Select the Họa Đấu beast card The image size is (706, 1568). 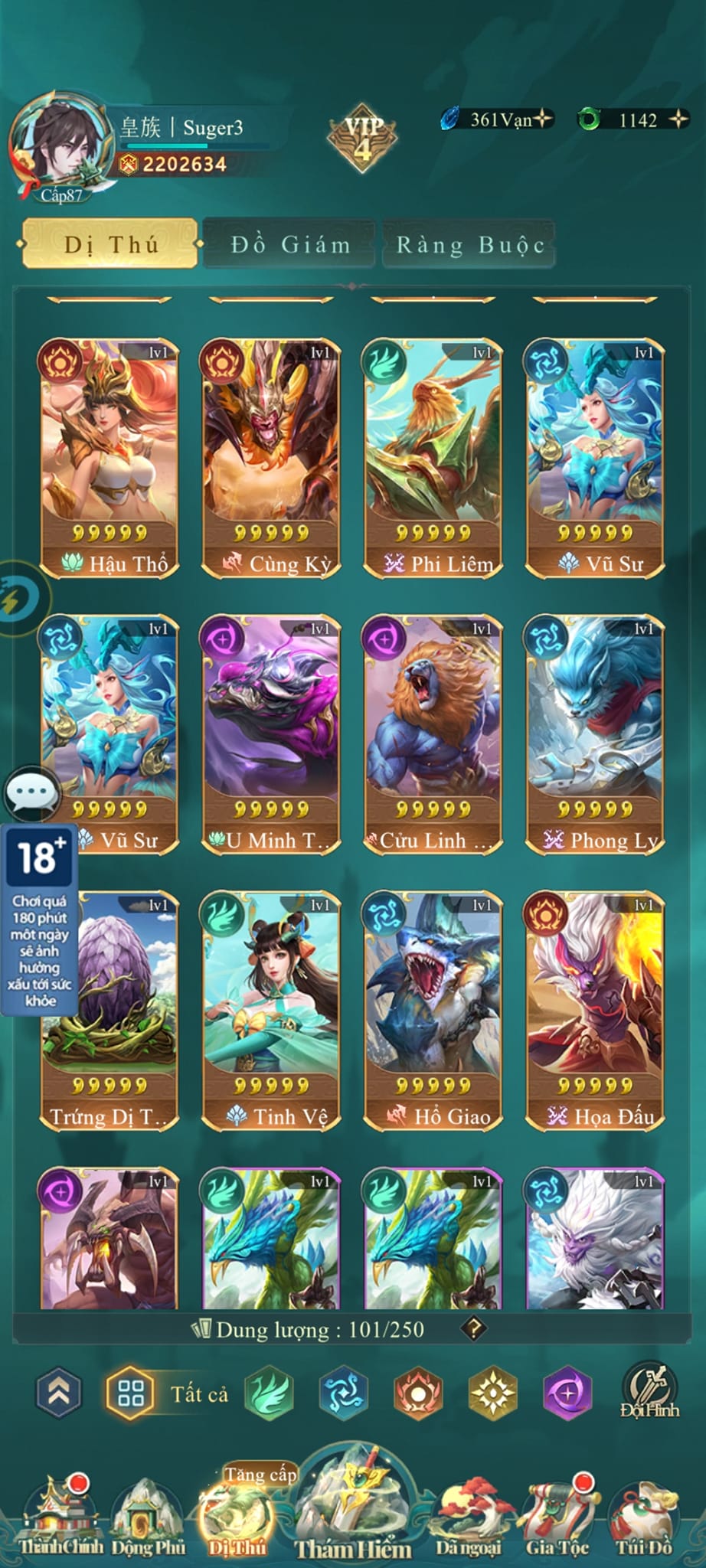tap(594, 1011)
